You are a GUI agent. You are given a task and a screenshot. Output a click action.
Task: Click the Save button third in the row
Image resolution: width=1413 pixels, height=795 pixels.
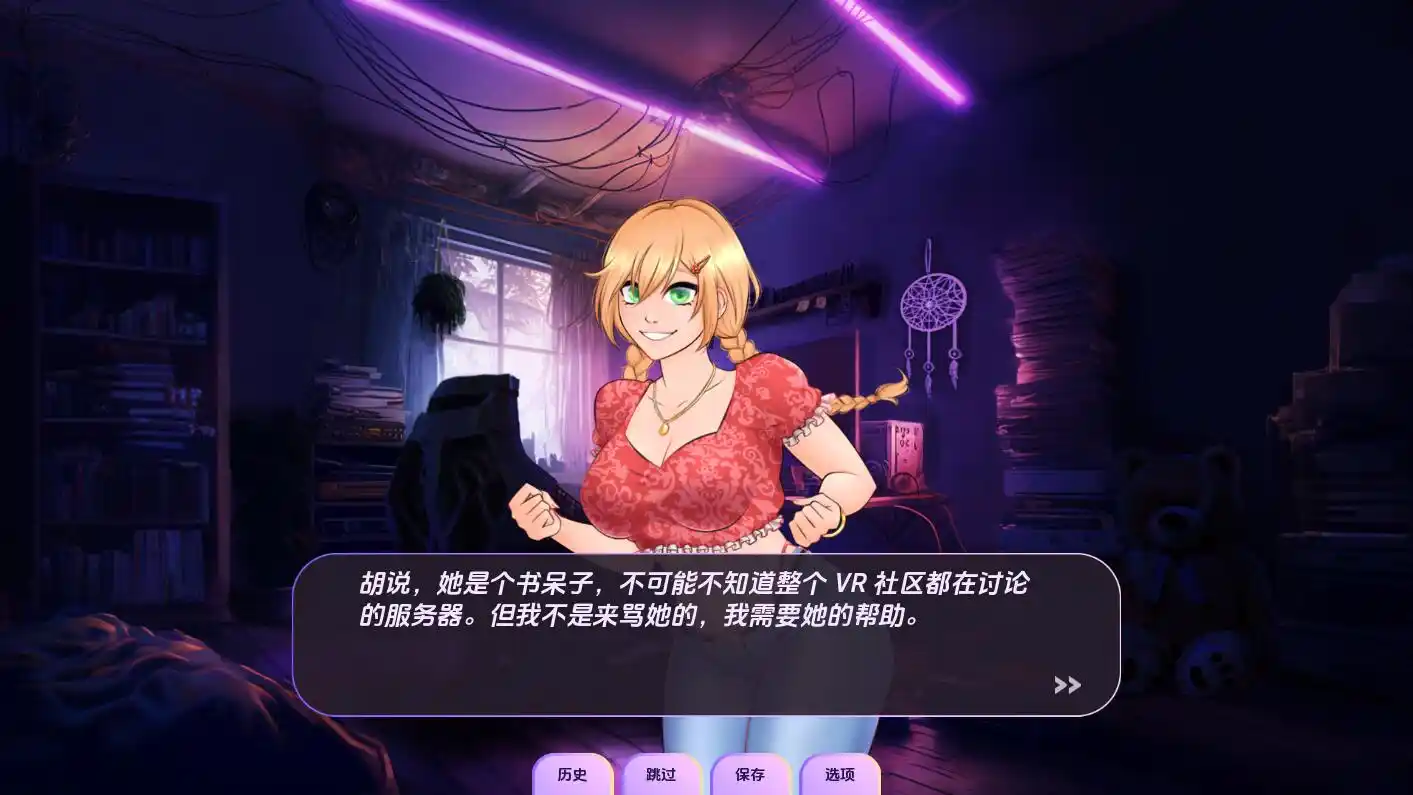[x=752, y=775]
